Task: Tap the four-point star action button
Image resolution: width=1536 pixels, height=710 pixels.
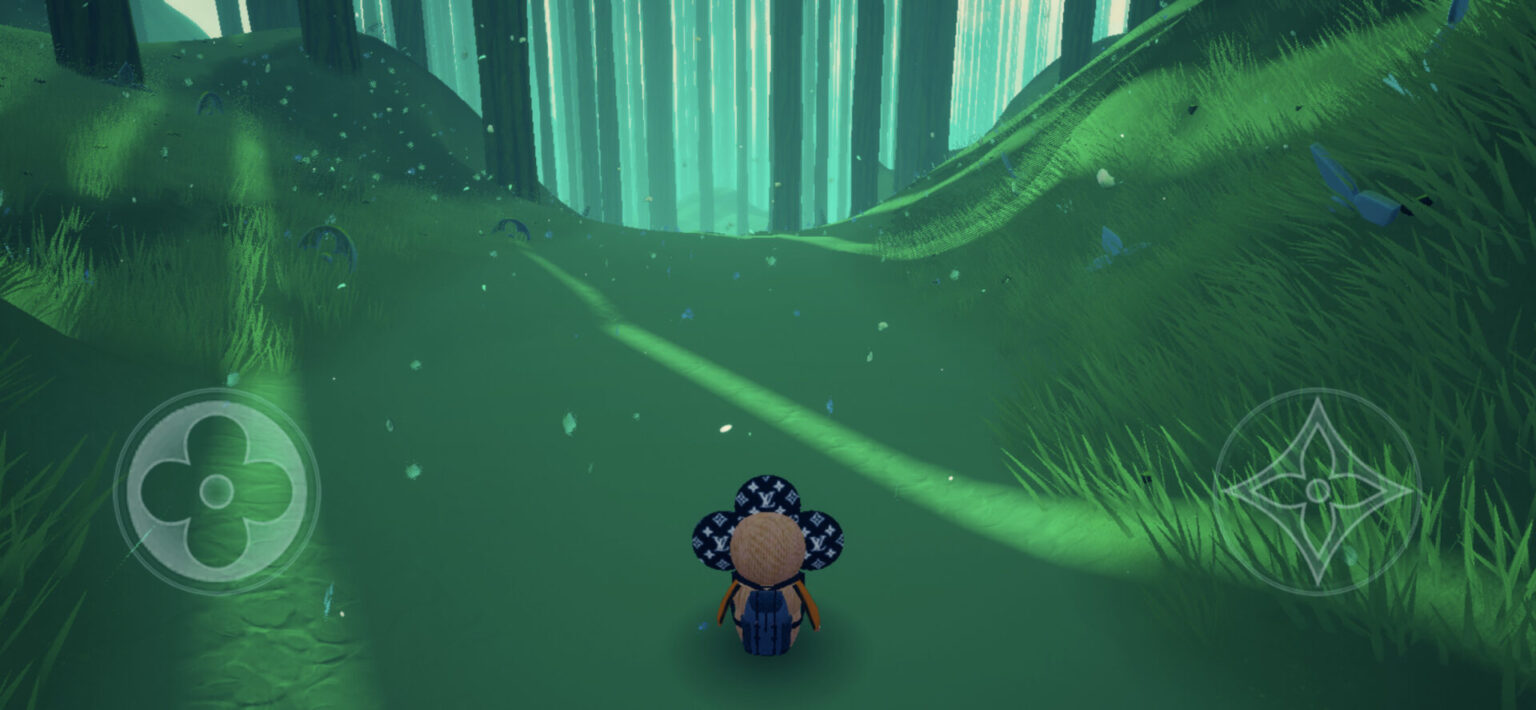Action: [1317, 491]
